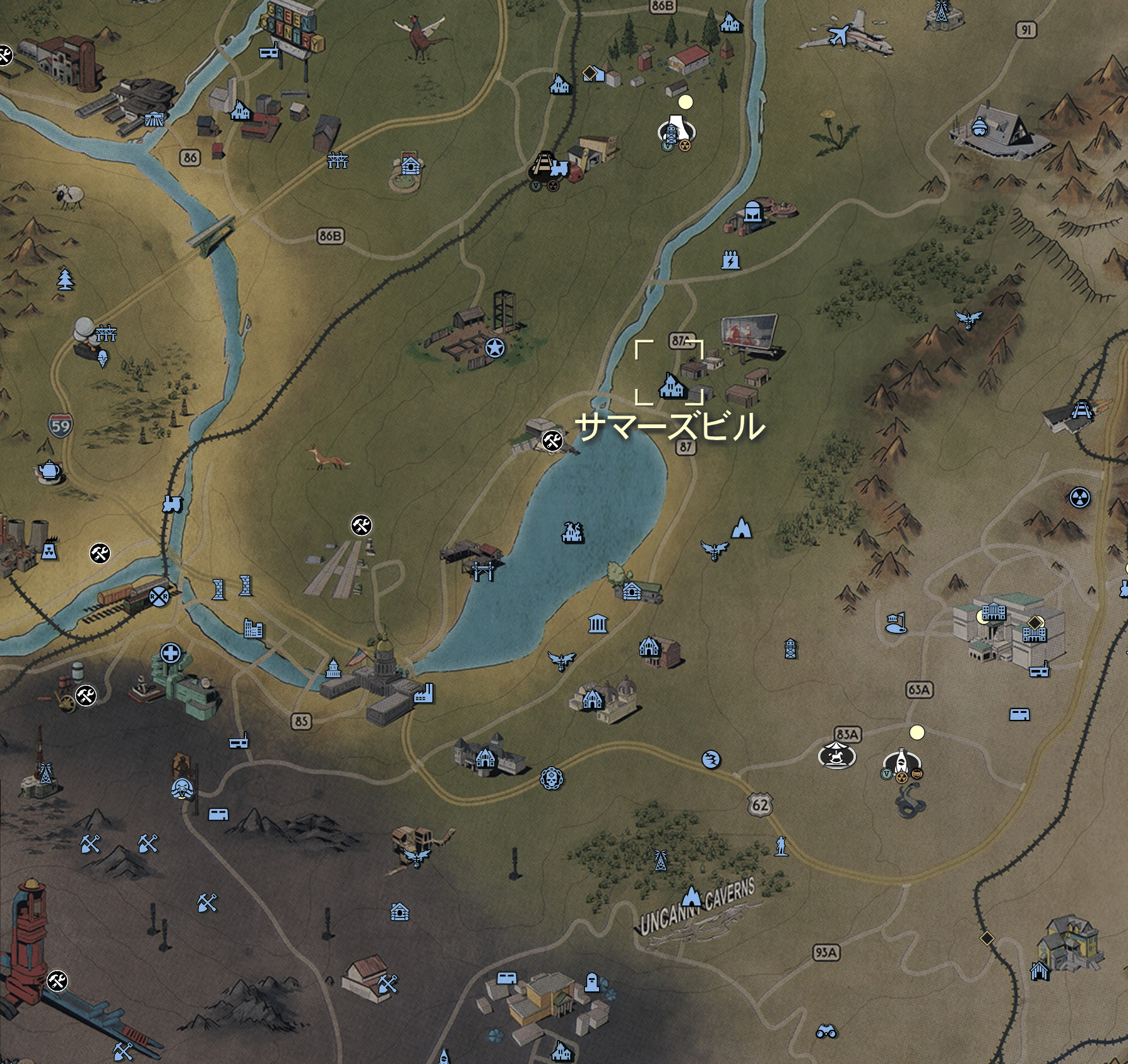Screen dimensions: 1128x1064
Task: Click the columned museum building marker
Action: coord(597,624)
